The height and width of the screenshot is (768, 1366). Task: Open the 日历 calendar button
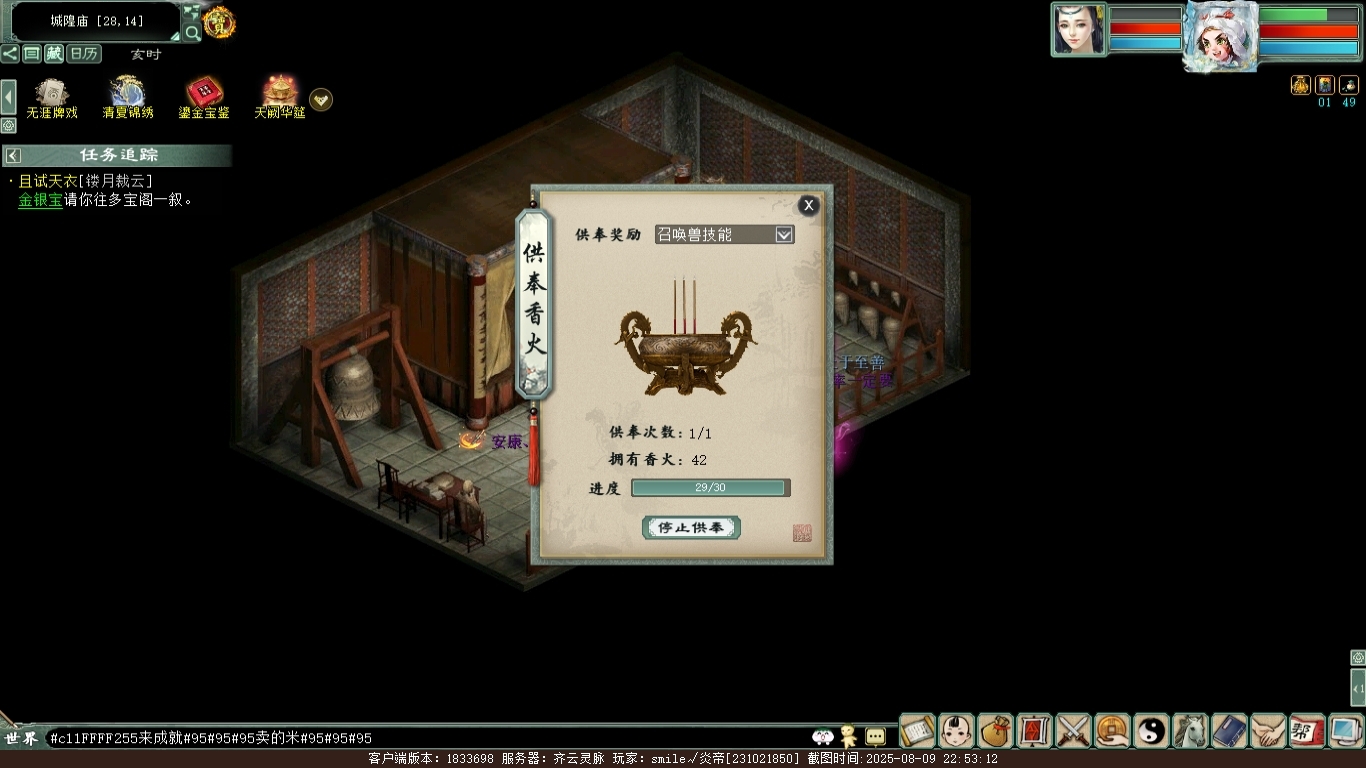tap(84, 54)
